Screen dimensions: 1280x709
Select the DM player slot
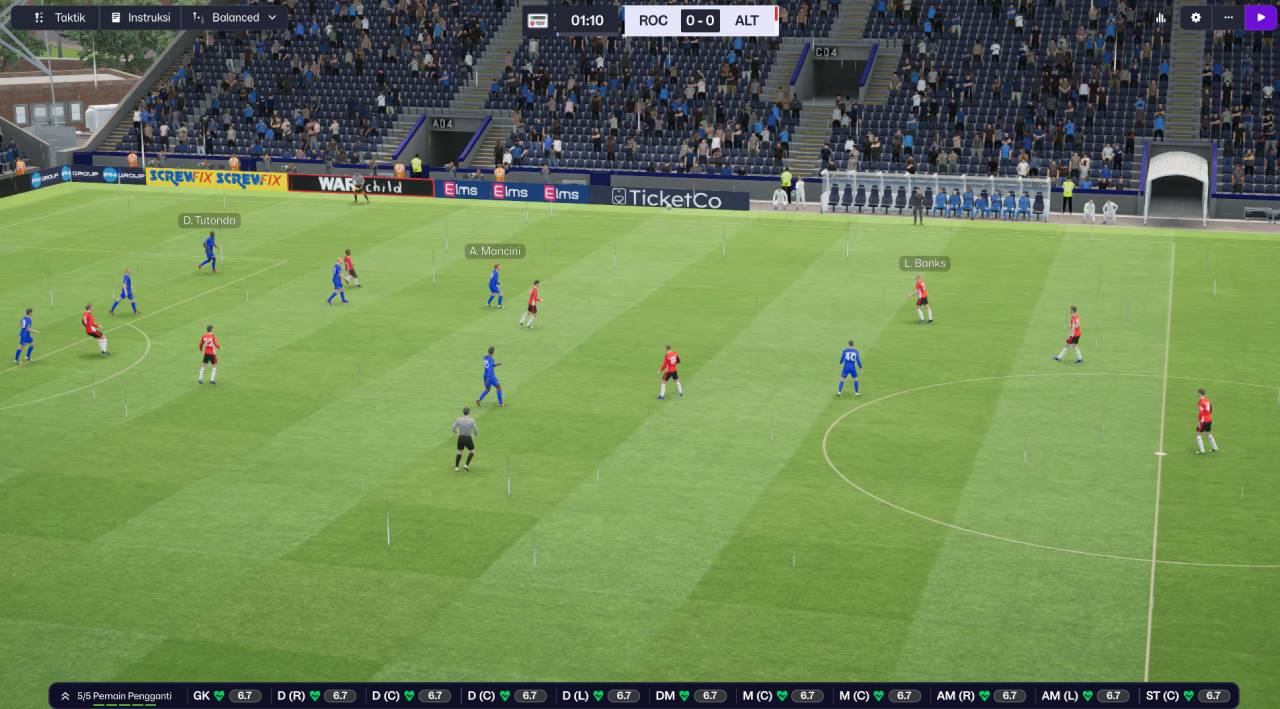pos(690,696)
